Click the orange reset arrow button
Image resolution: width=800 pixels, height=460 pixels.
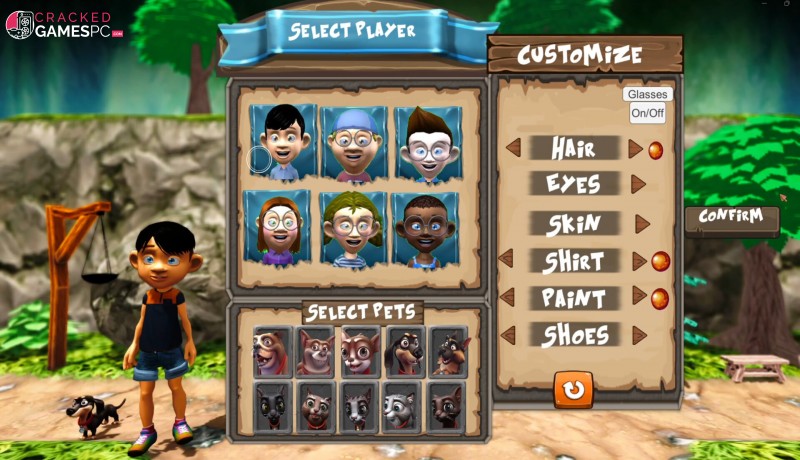pyautogui.click(x=573, y=389)
